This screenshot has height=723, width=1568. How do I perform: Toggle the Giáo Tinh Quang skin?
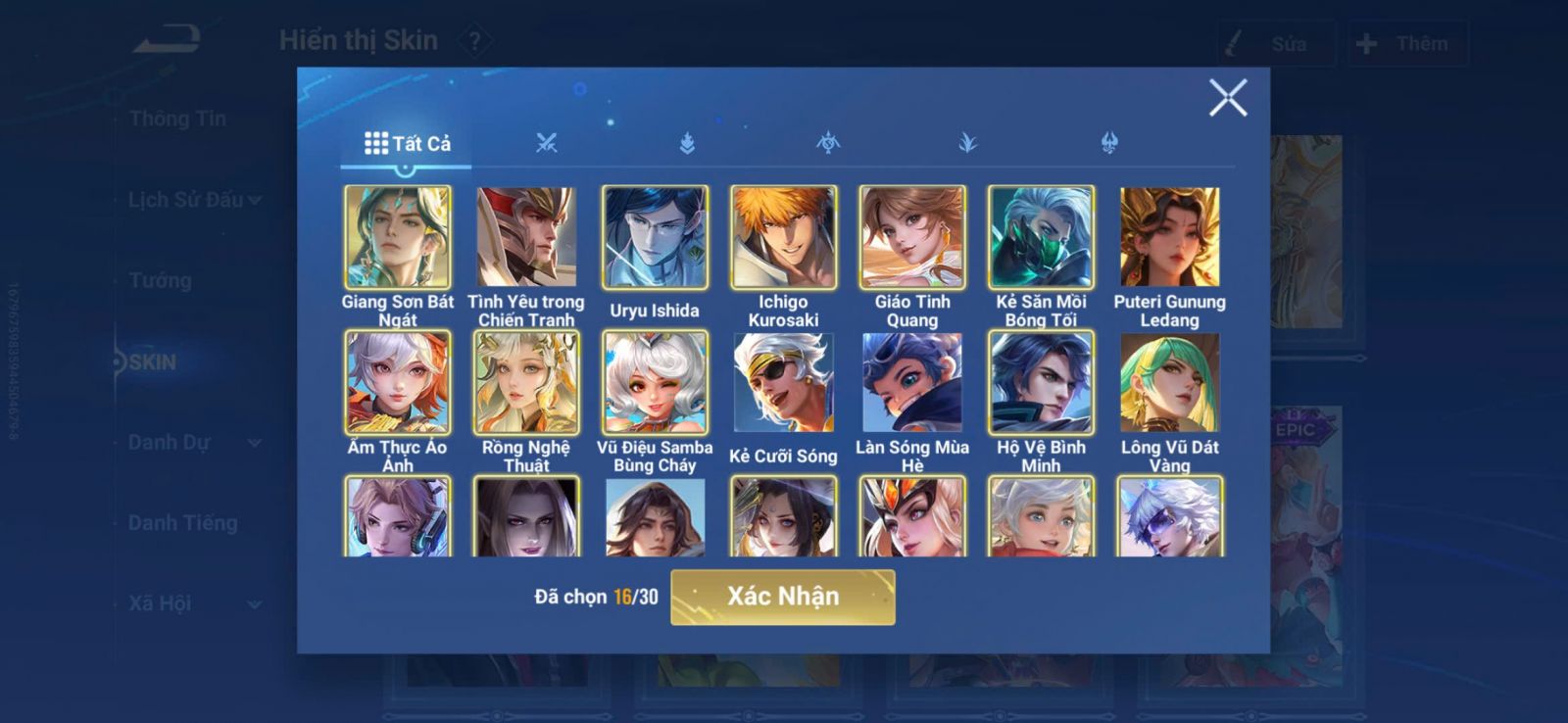click(x=912, y=237)
